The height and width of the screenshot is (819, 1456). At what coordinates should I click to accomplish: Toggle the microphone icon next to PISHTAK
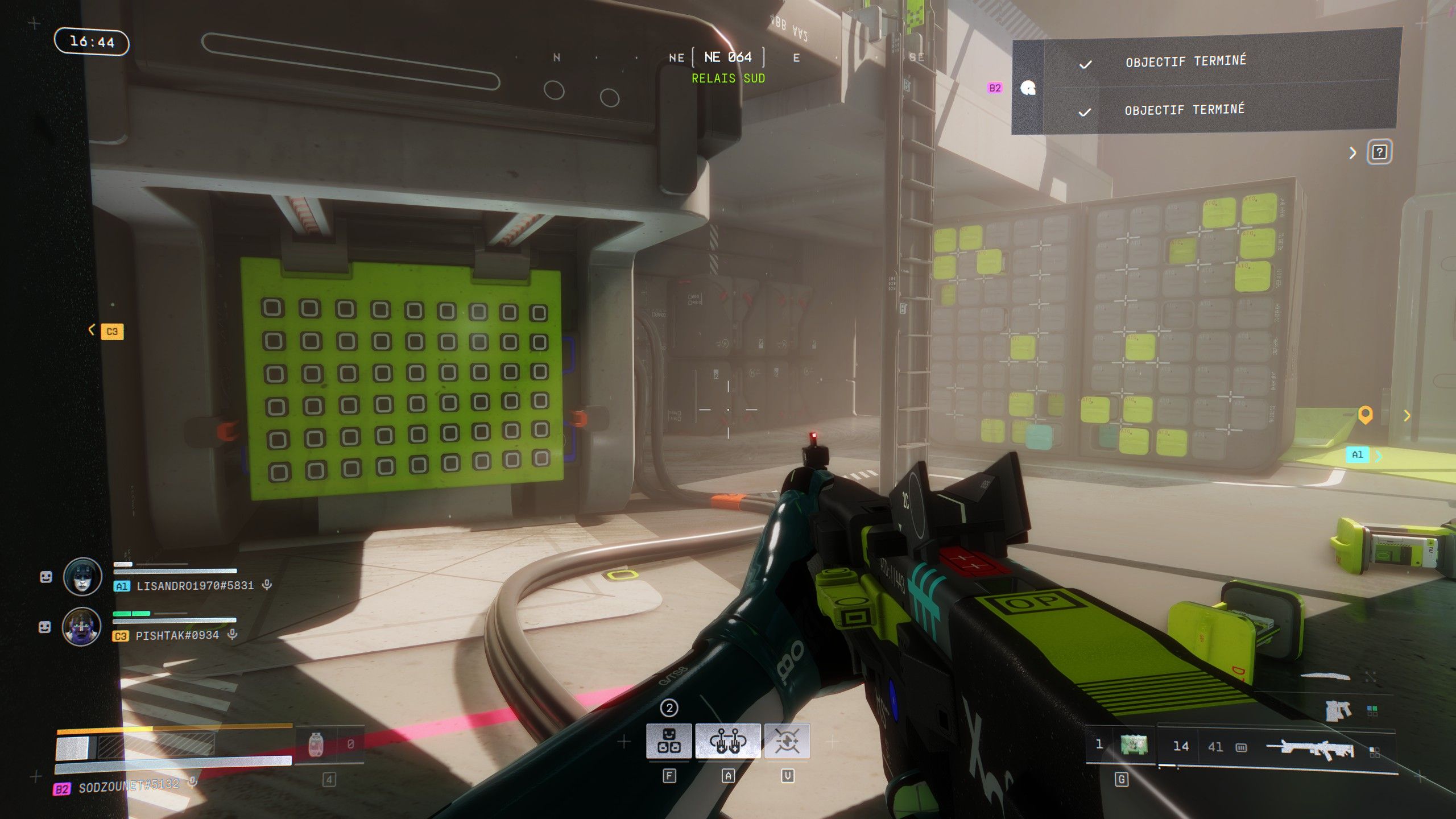[232, 634]
